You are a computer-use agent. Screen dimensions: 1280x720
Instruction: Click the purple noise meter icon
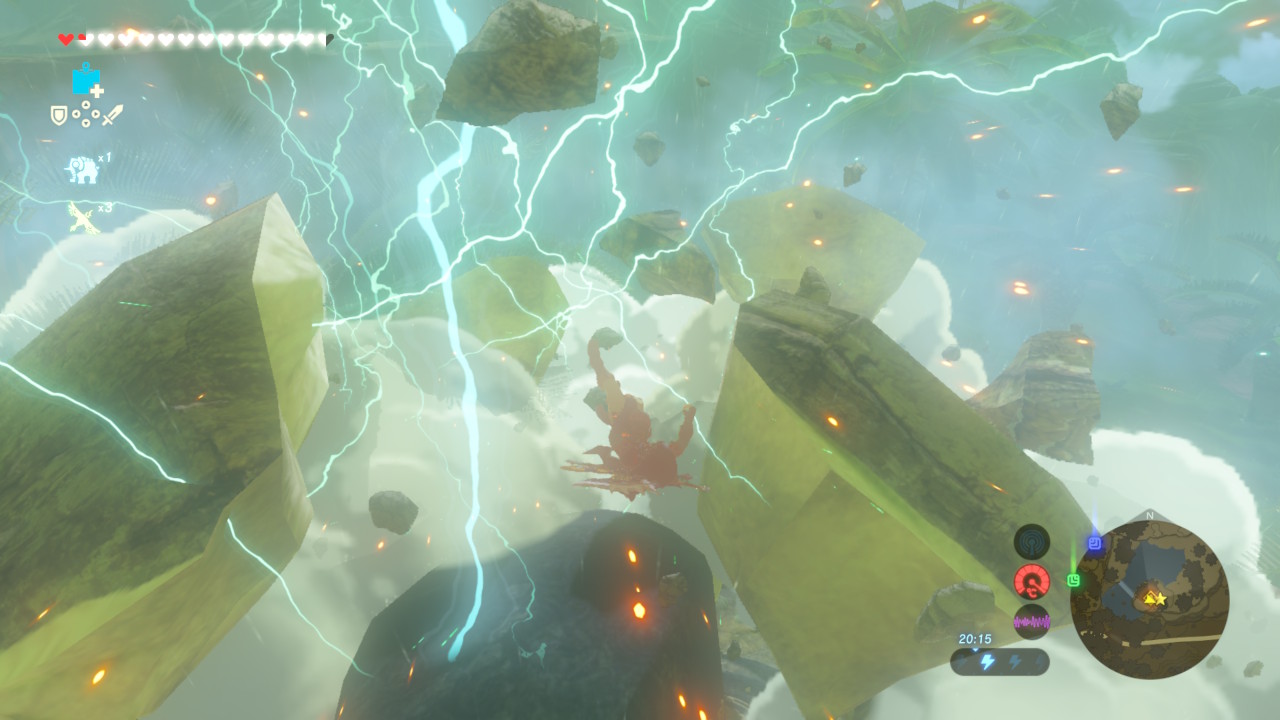click(1031, 621)
